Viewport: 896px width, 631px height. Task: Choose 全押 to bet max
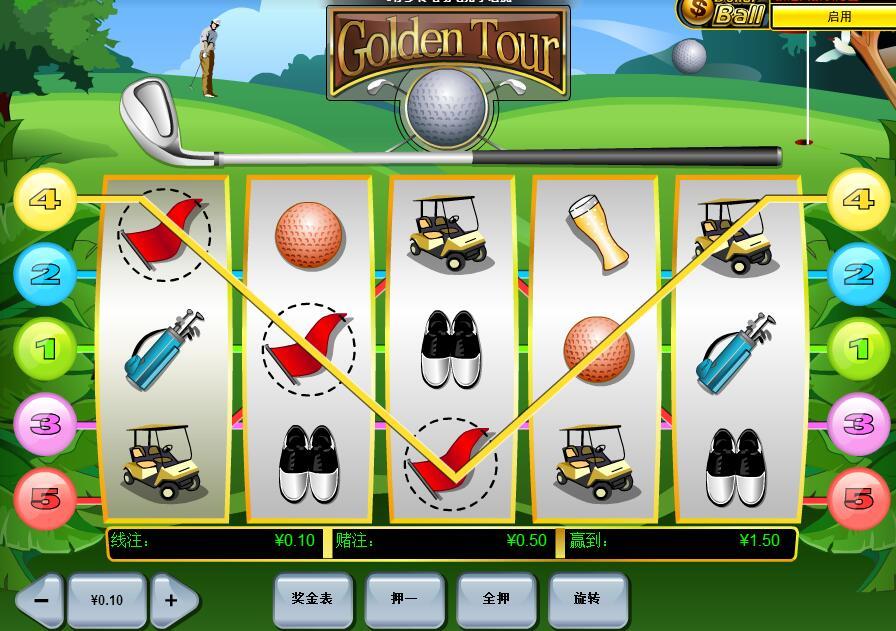click(x=496, y=599)
